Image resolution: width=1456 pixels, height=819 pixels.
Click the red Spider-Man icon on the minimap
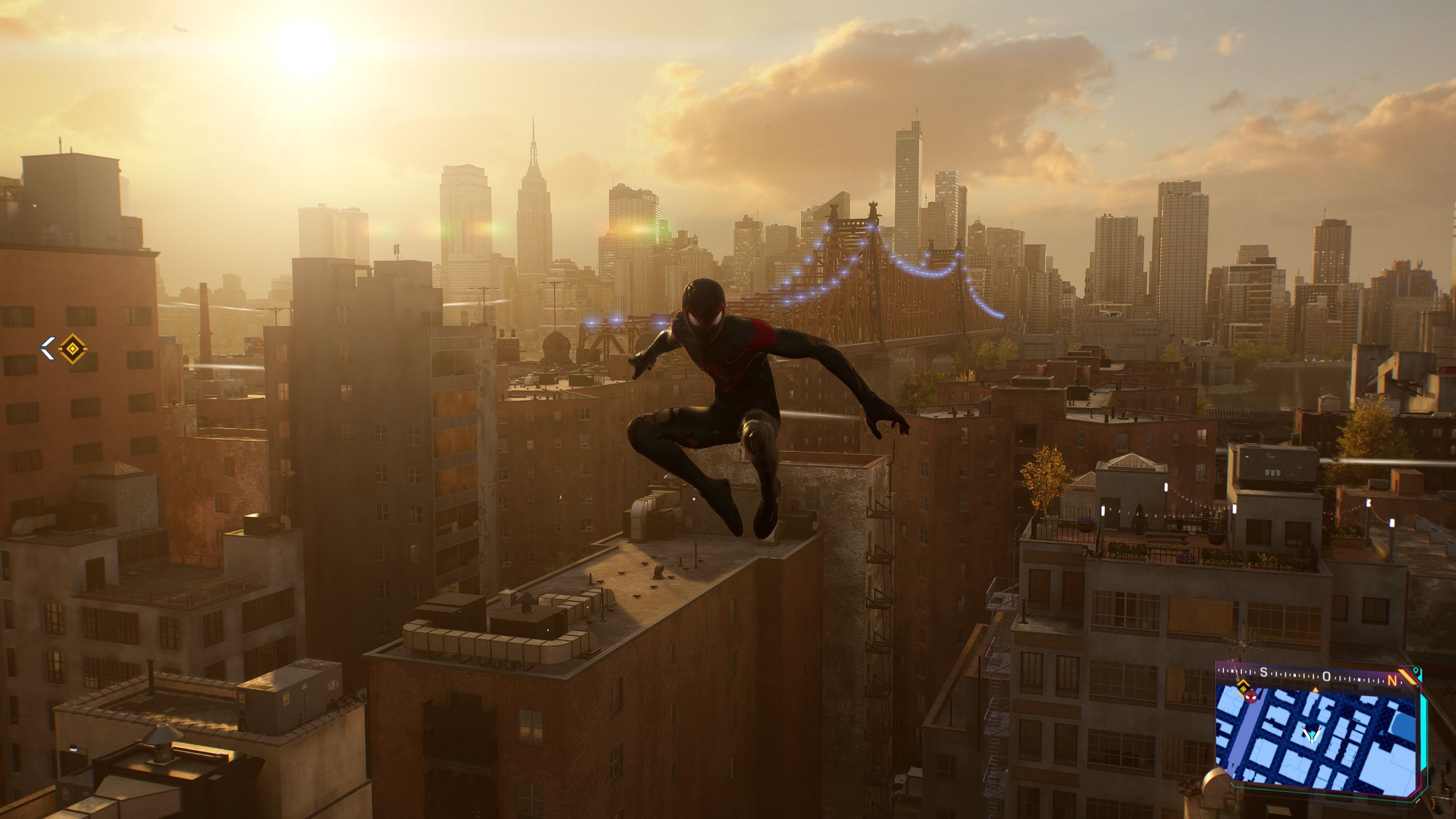(x=1251, y=698)
